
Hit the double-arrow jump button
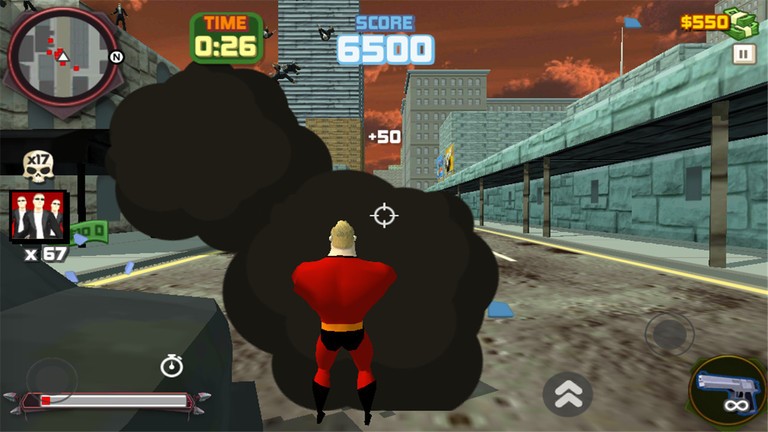[x=567, y=394]
